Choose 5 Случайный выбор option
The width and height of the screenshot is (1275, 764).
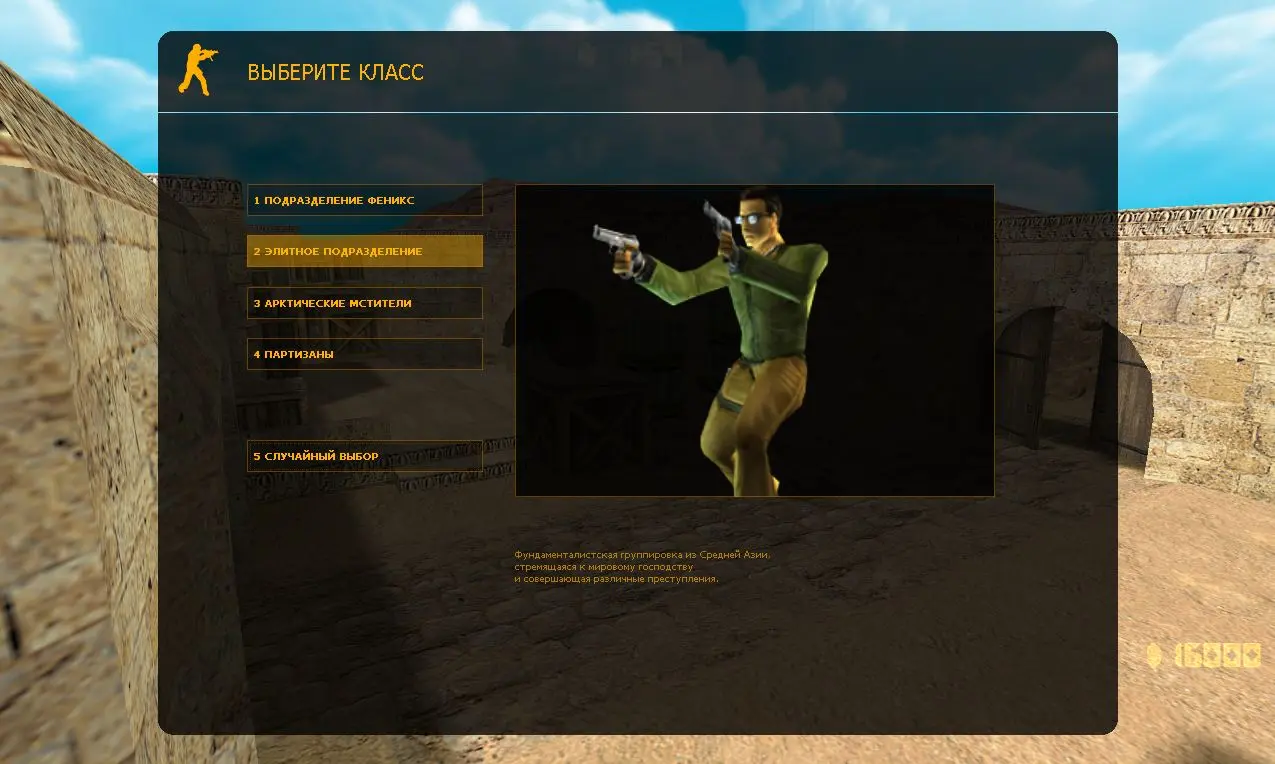point(364,456)
